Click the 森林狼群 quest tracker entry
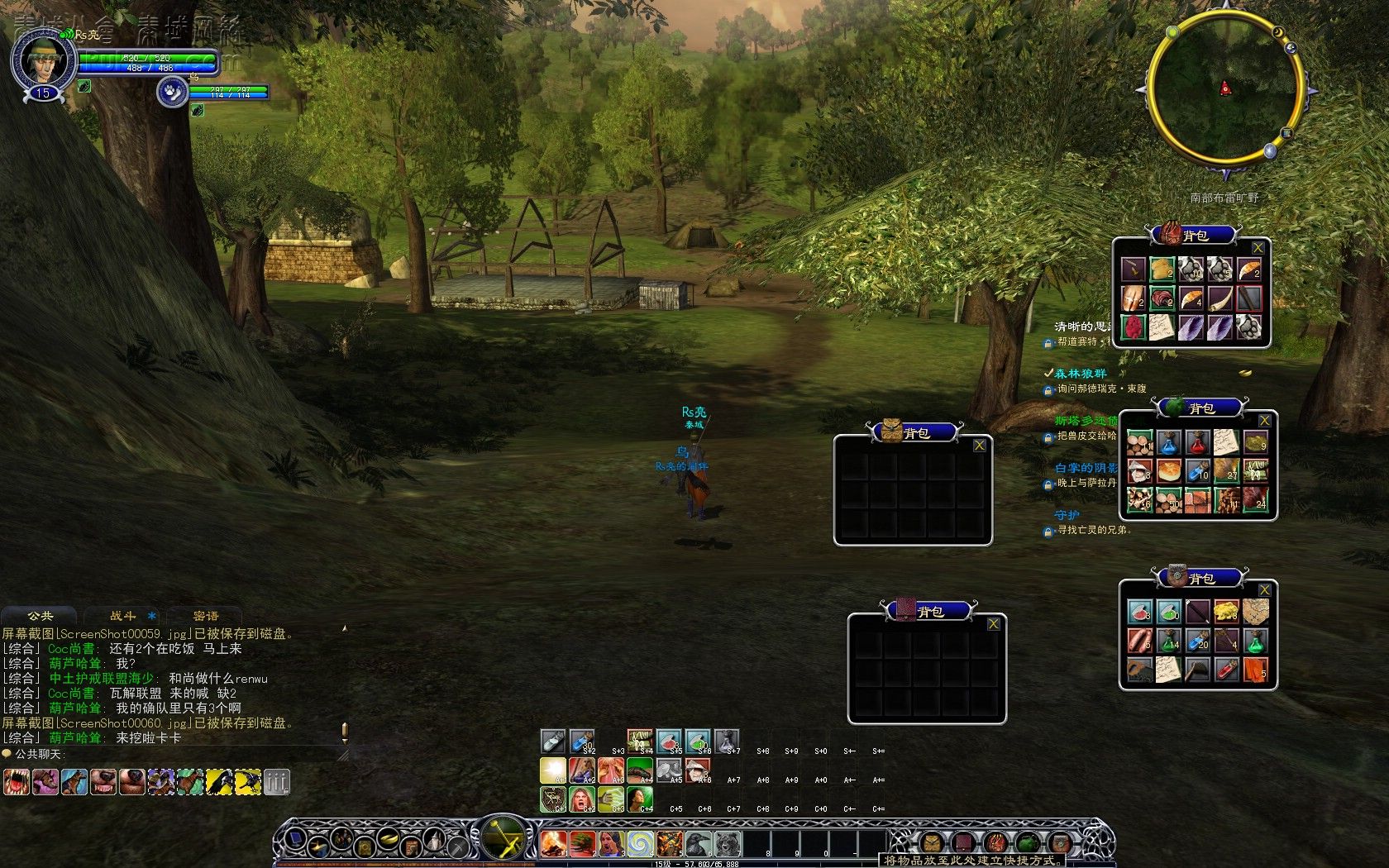Image resolution: width=1389 pixels, height=868 pixels. [x=1080, y=374]
